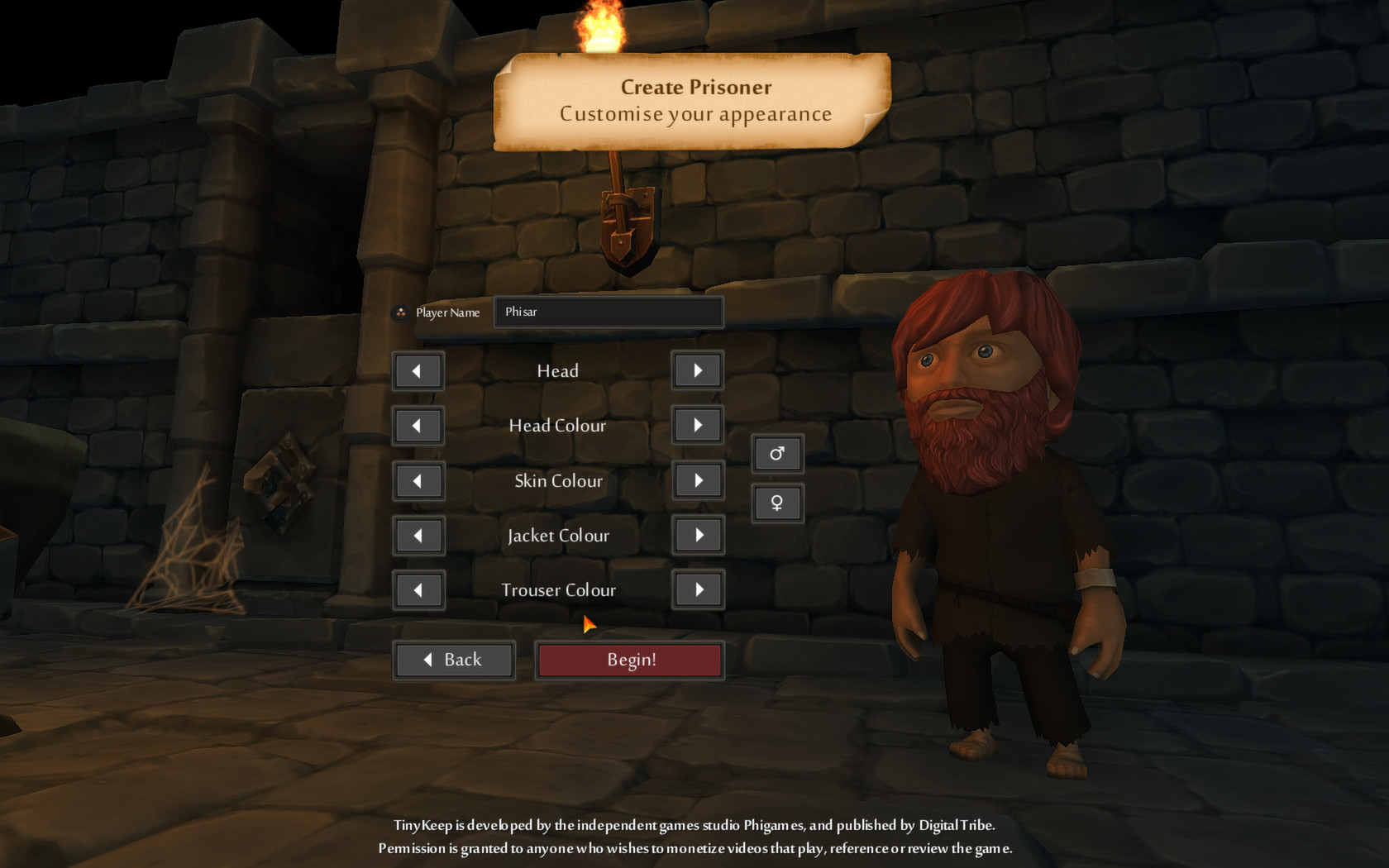This screenshot has width=1389, height=868.
Task: Click the left arrow for Trouser Colour
Action: [418, 589]
